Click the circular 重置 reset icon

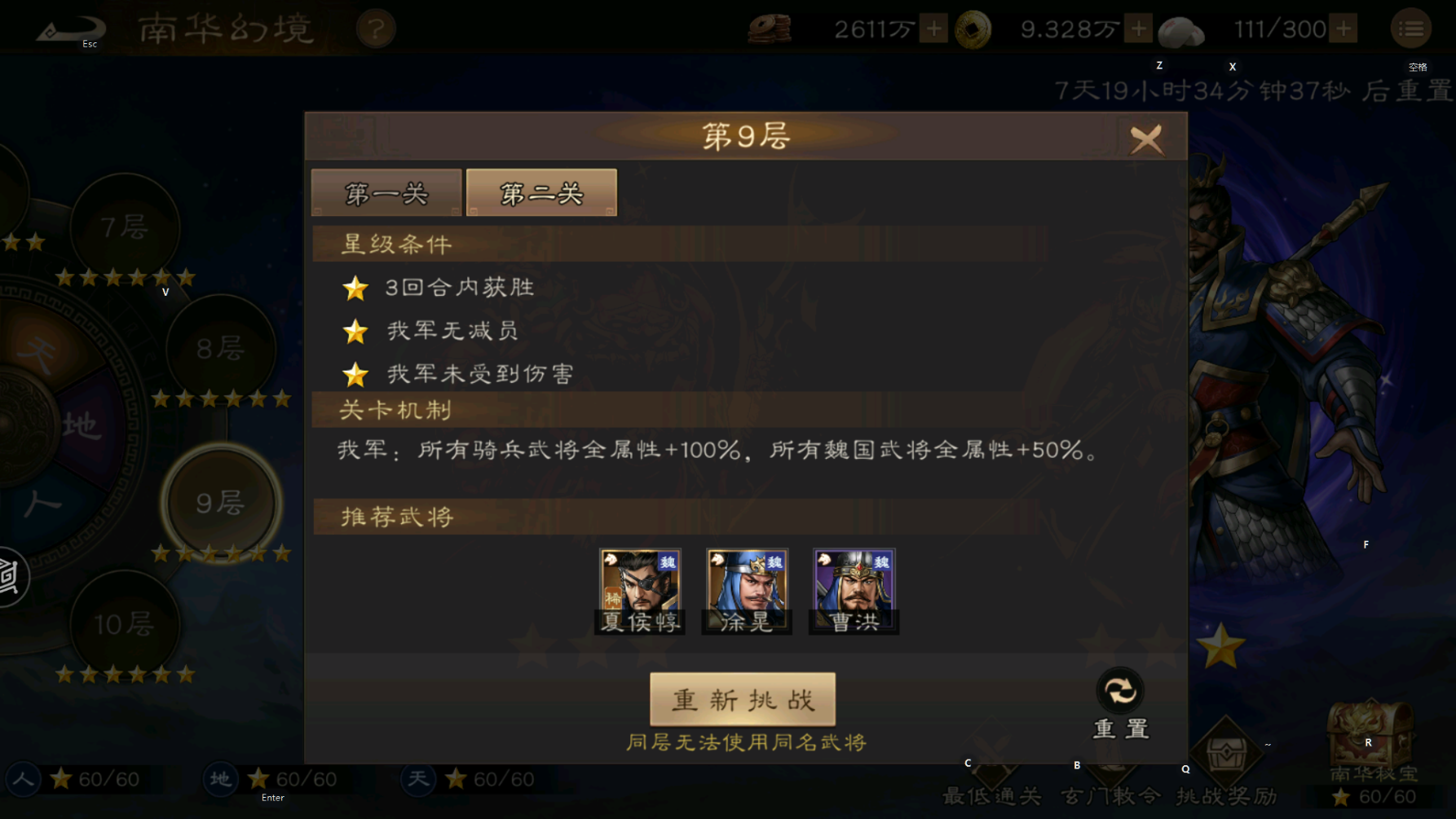1120,690
